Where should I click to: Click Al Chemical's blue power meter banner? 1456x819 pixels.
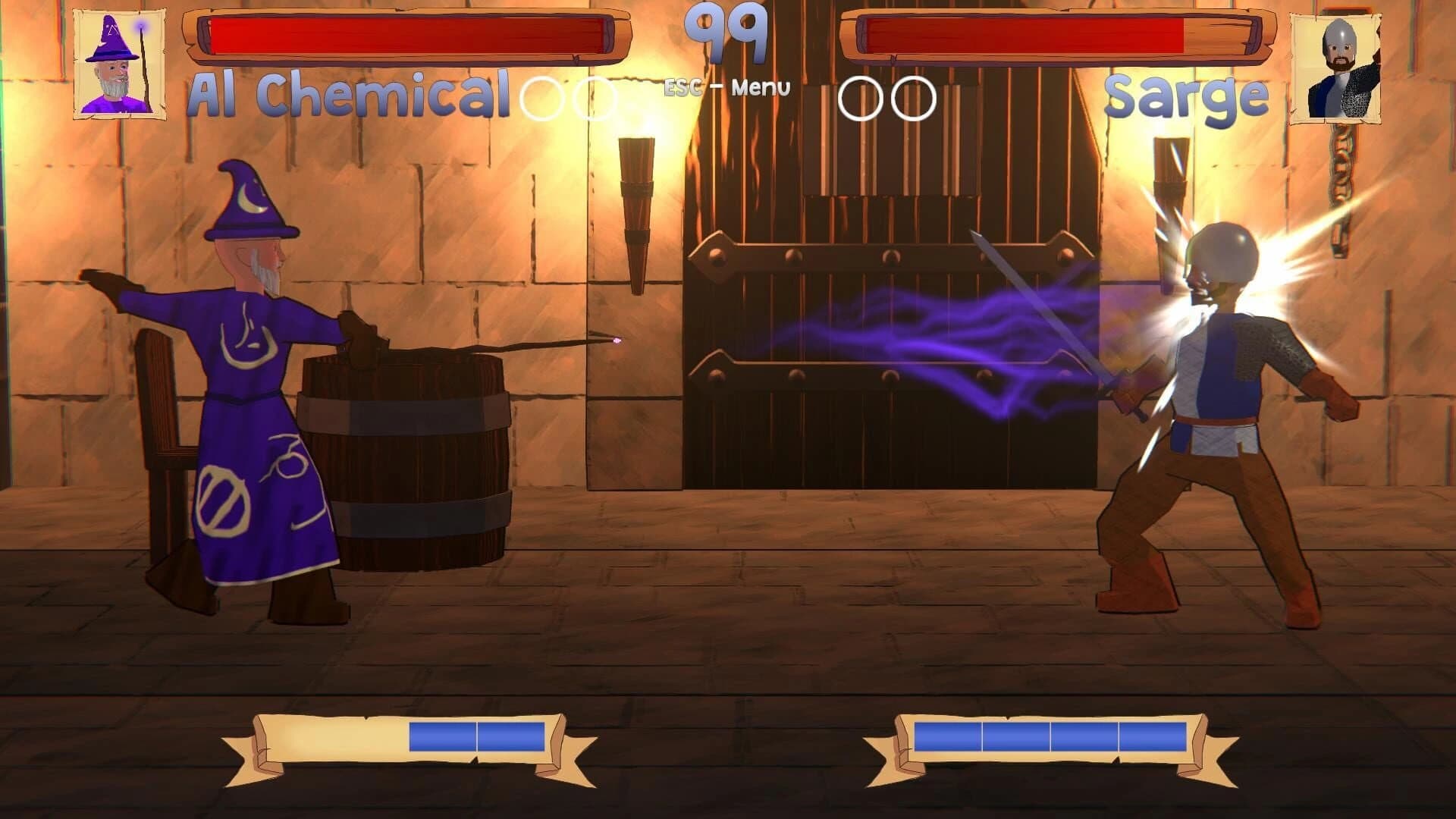point(402,737)
